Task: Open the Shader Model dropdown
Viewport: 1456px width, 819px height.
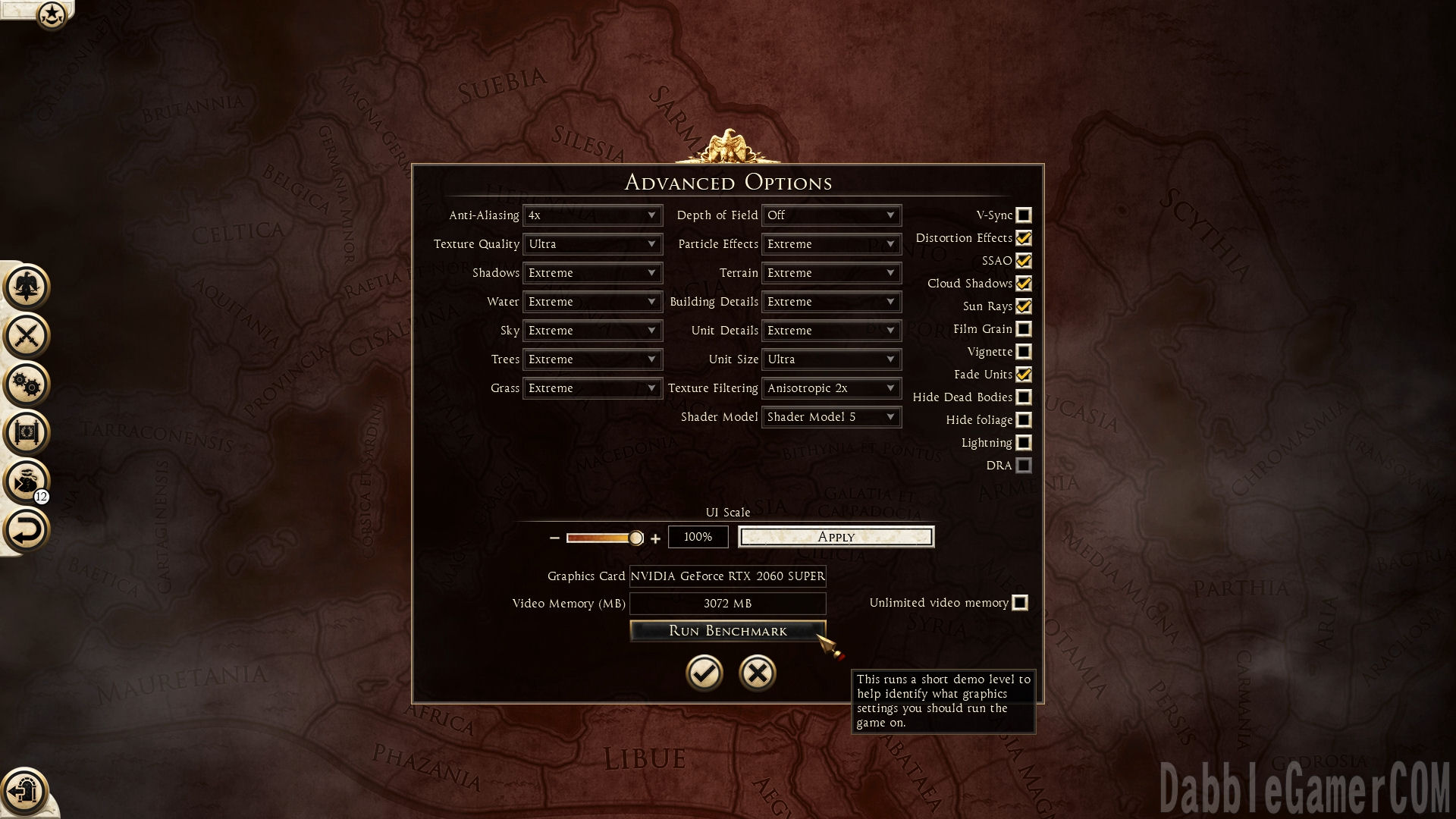Action: tap(831, 417)
